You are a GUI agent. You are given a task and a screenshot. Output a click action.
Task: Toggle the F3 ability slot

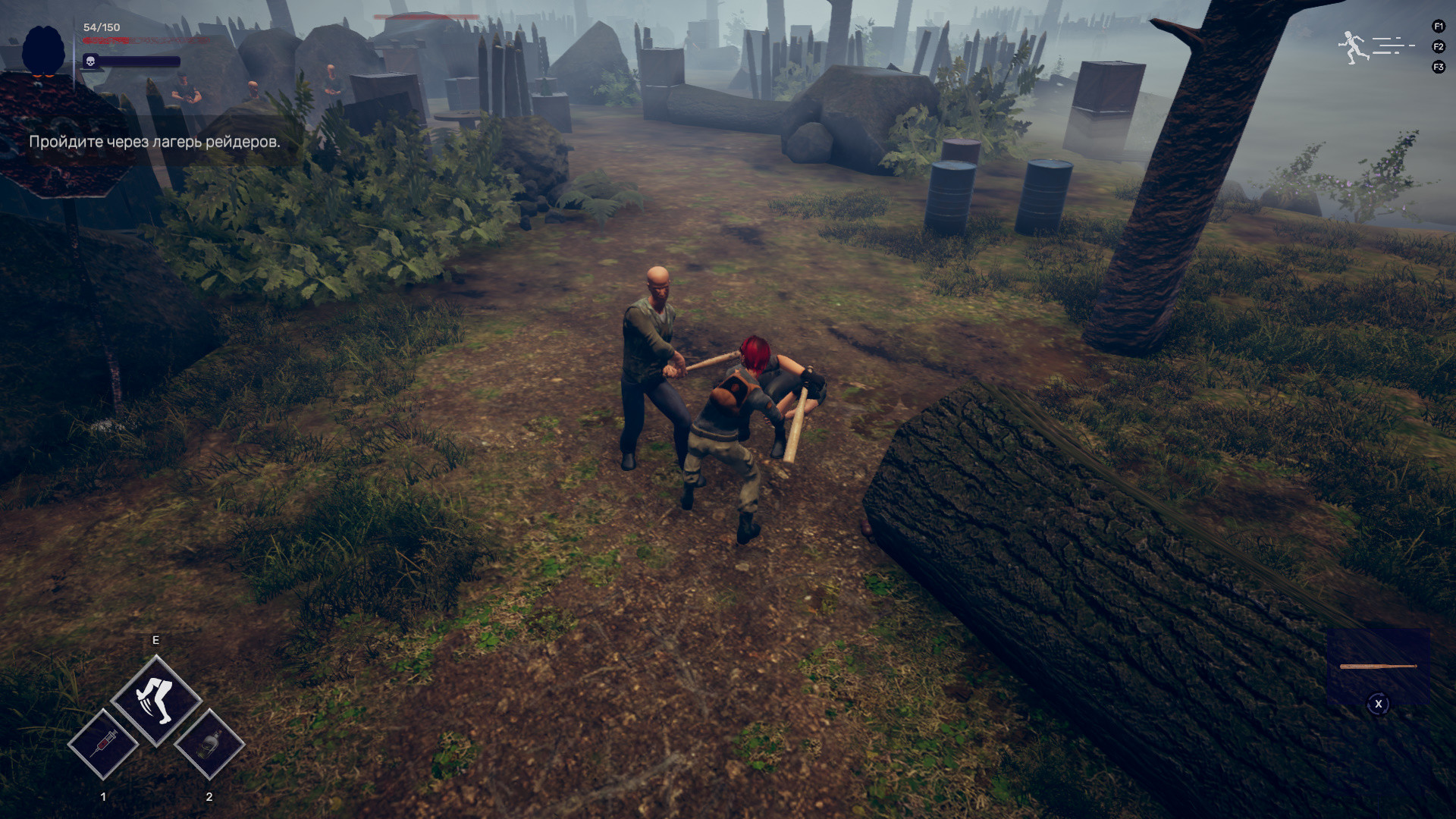pyautogui.click(x=1438, y=66)
